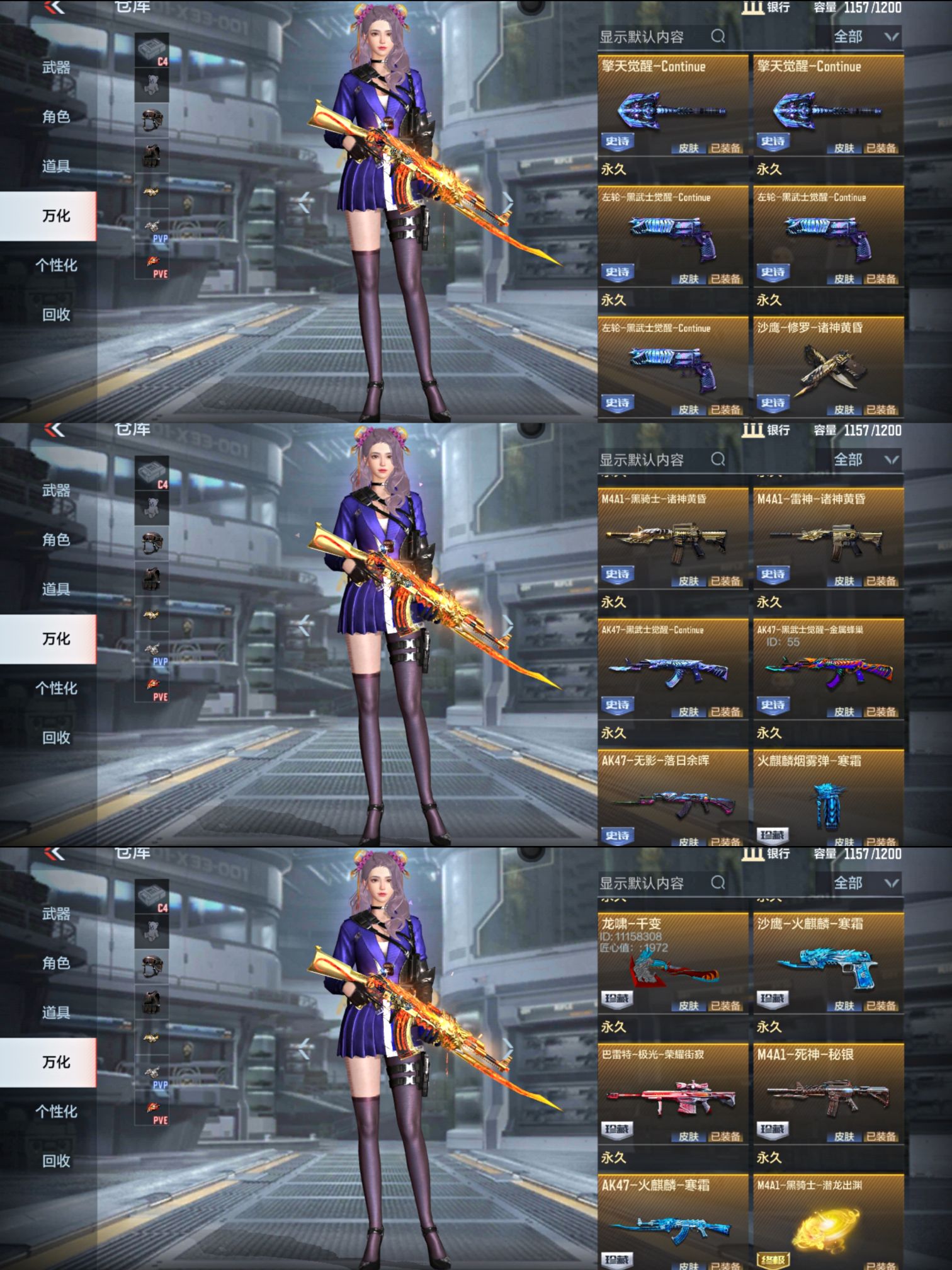The width and height of the screenshot is (952, 1270).
Task: Click the PVP gear slot icon
Action: [151, 227]
